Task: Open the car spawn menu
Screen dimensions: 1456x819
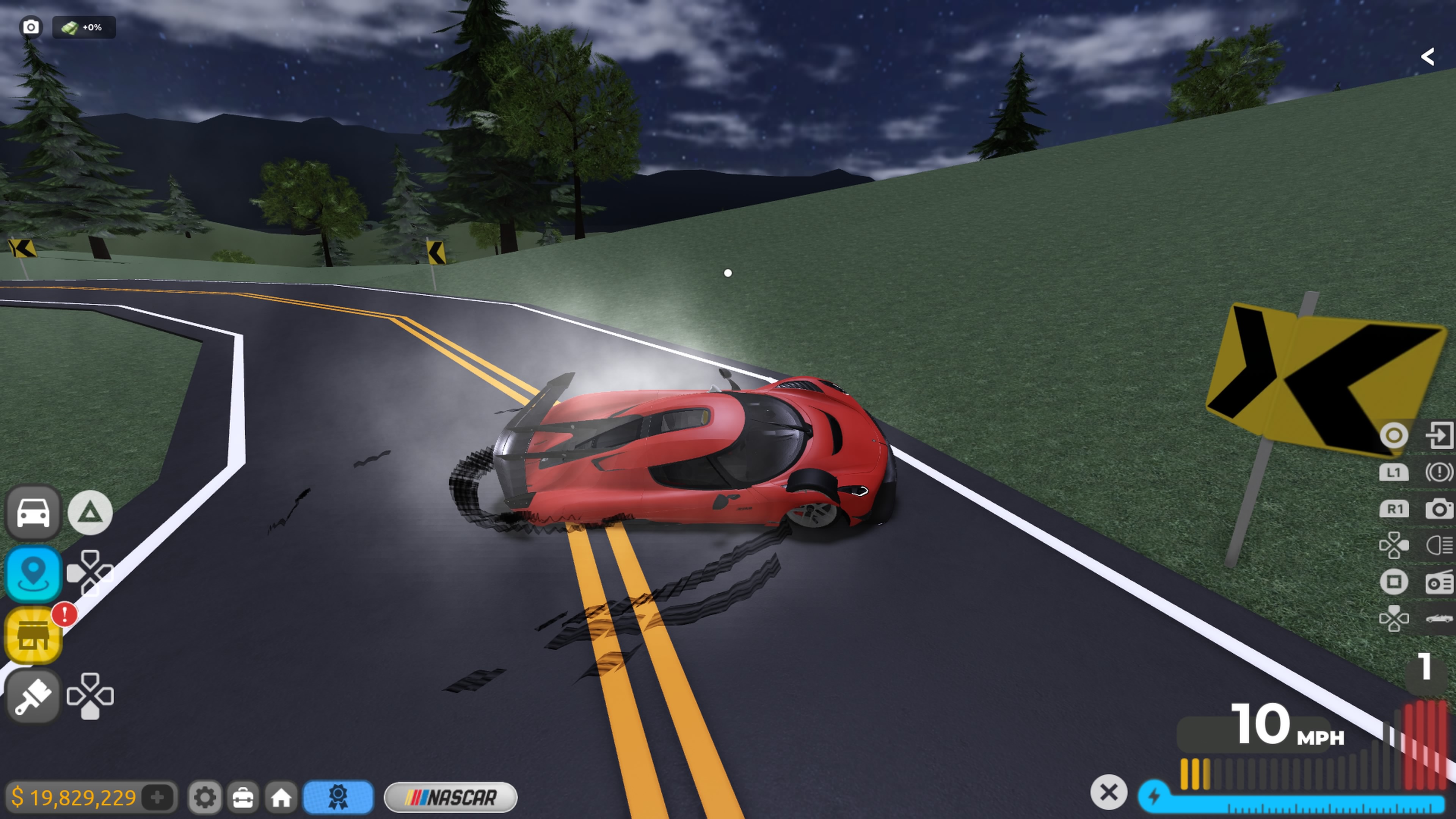Action: (x=33, y=512)
